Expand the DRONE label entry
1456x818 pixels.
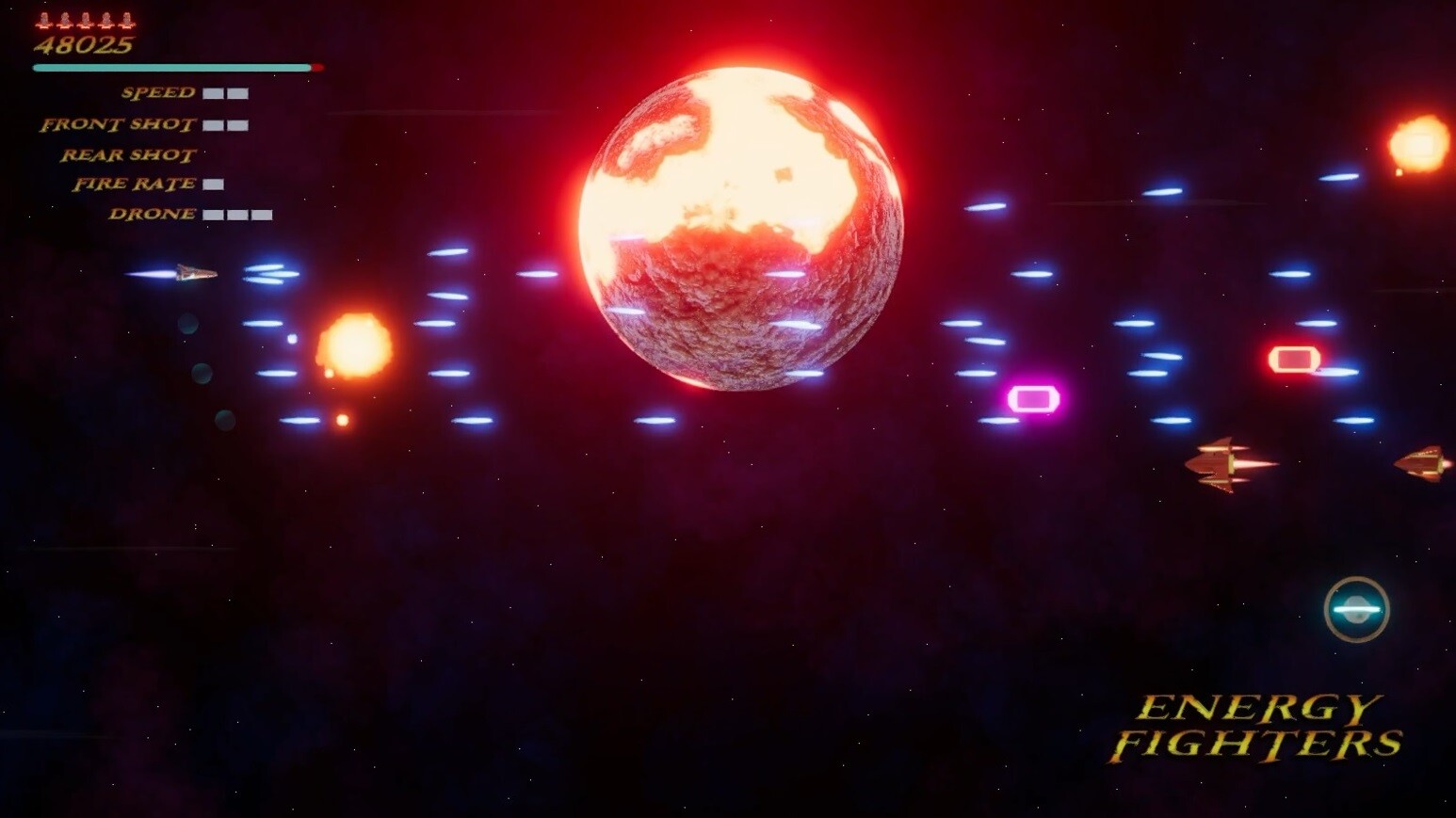tap(152, 214)
